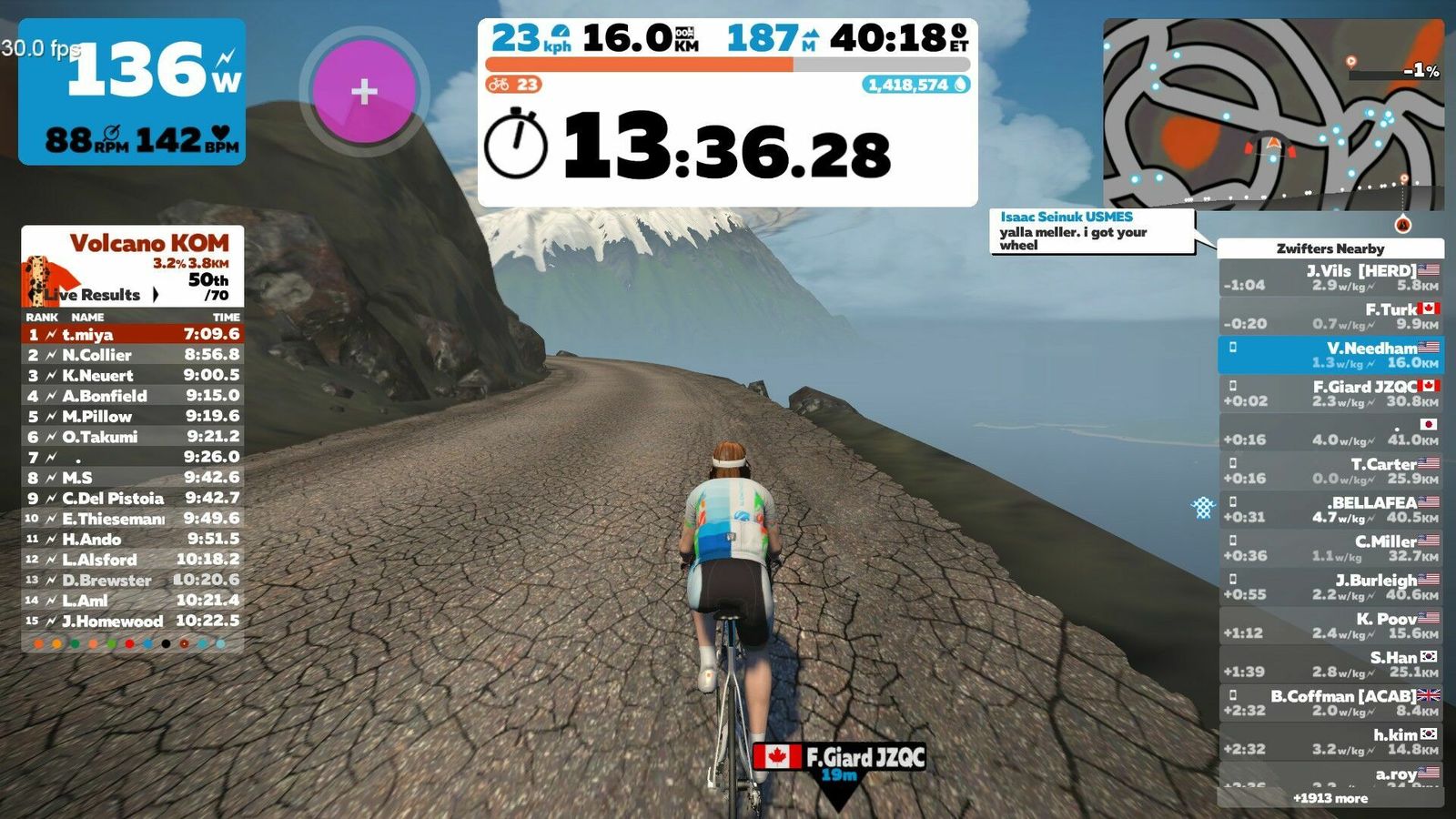Open the minimap in the corner
This screenshot has width=1456, height=819.
pos(1273,114)
